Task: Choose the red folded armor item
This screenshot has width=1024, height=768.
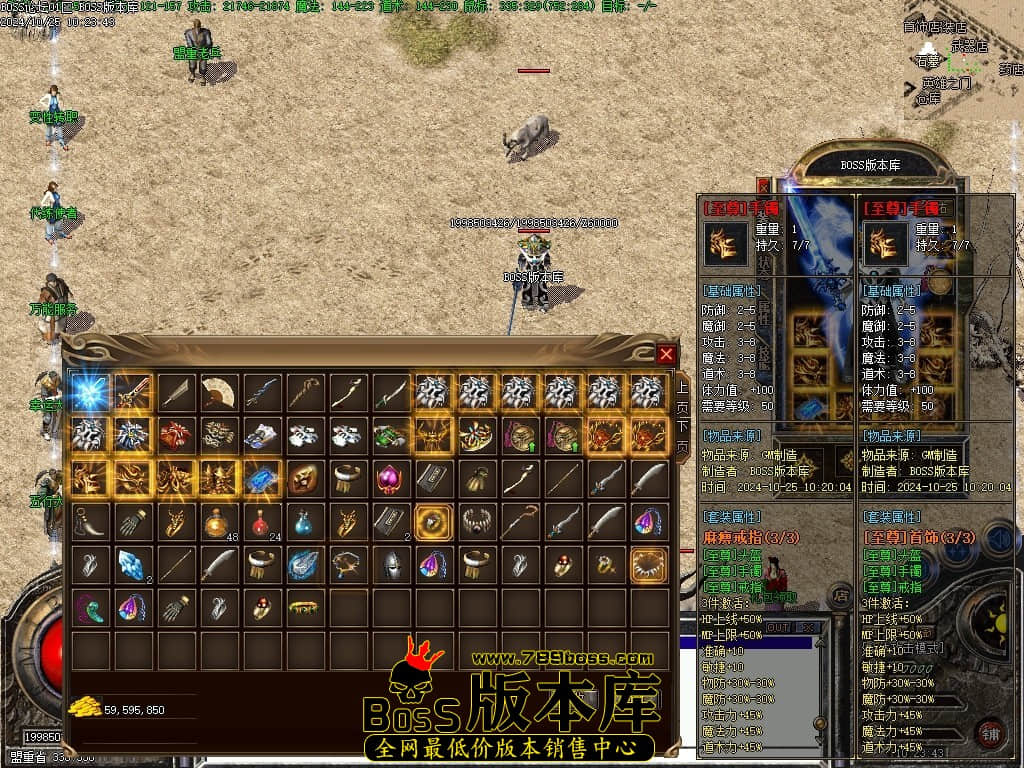Action: pyautogui.click(x=175, y=435)
